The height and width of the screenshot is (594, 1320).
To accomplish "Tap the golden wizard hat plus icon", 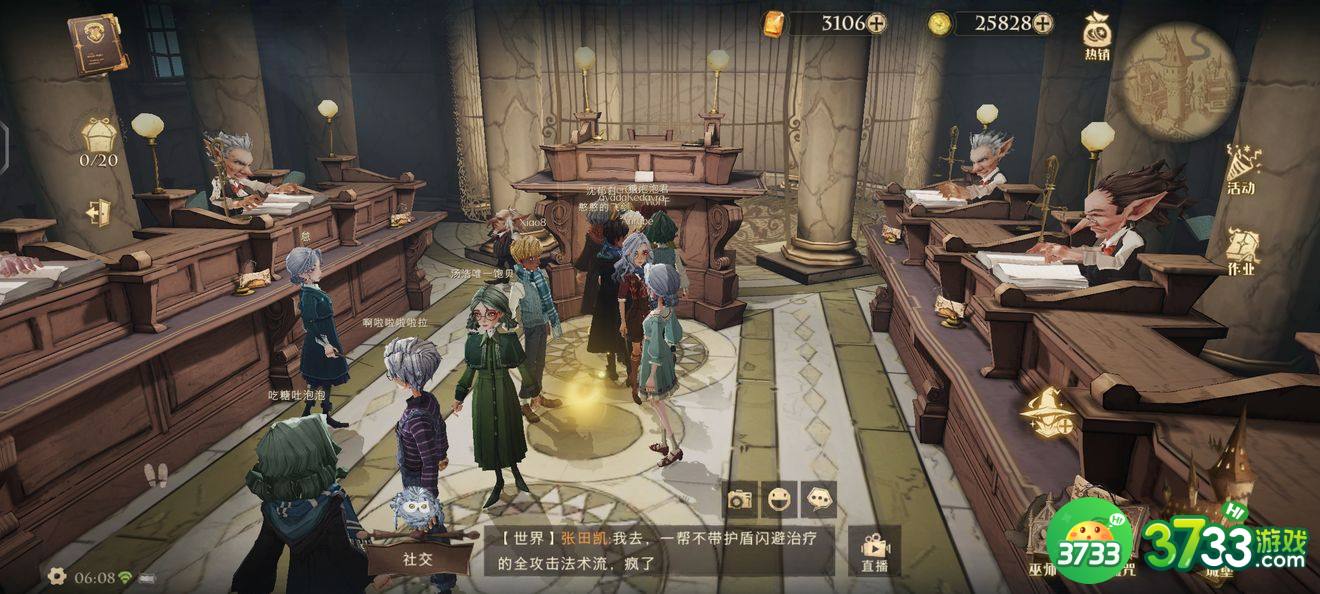I will [1047, 412].
